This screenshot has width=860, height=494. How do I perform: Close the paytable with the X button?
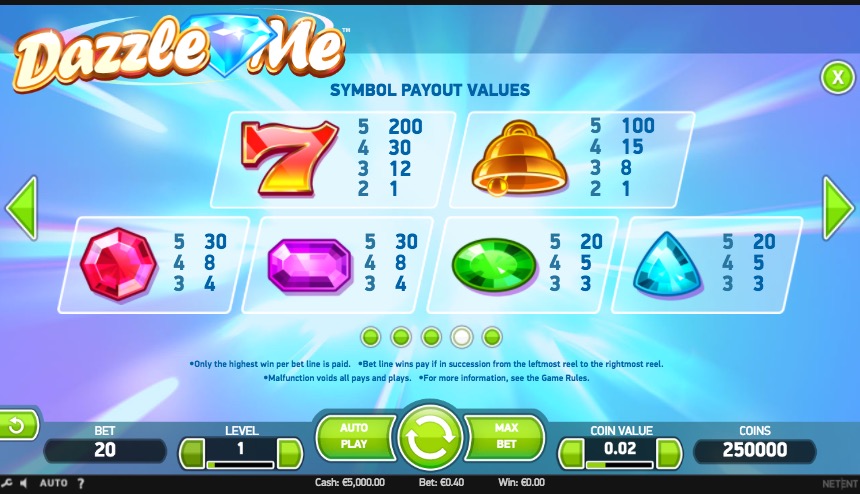tap(835, 76)
